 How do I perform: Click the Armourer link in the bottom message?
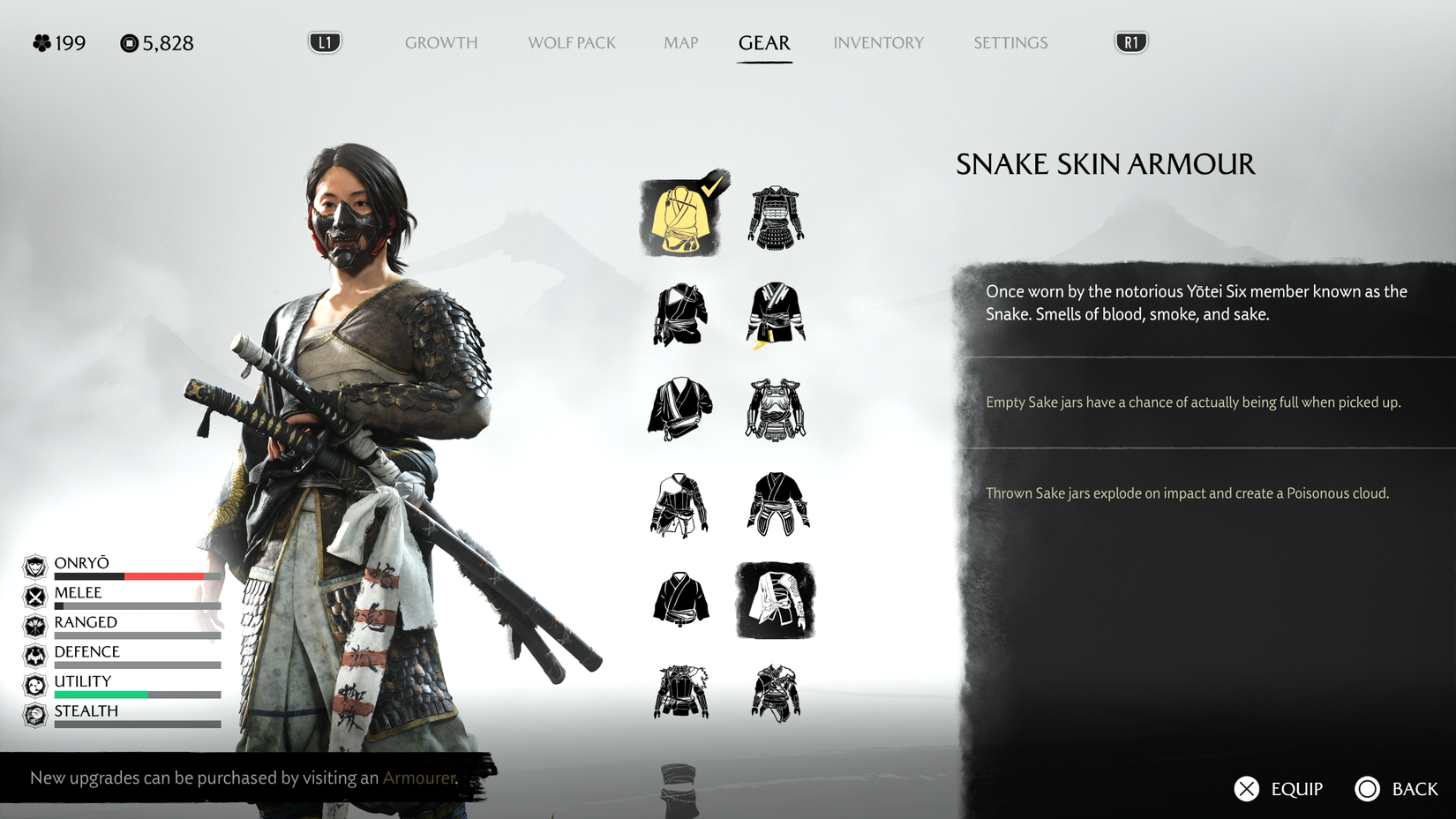point(418,778)
